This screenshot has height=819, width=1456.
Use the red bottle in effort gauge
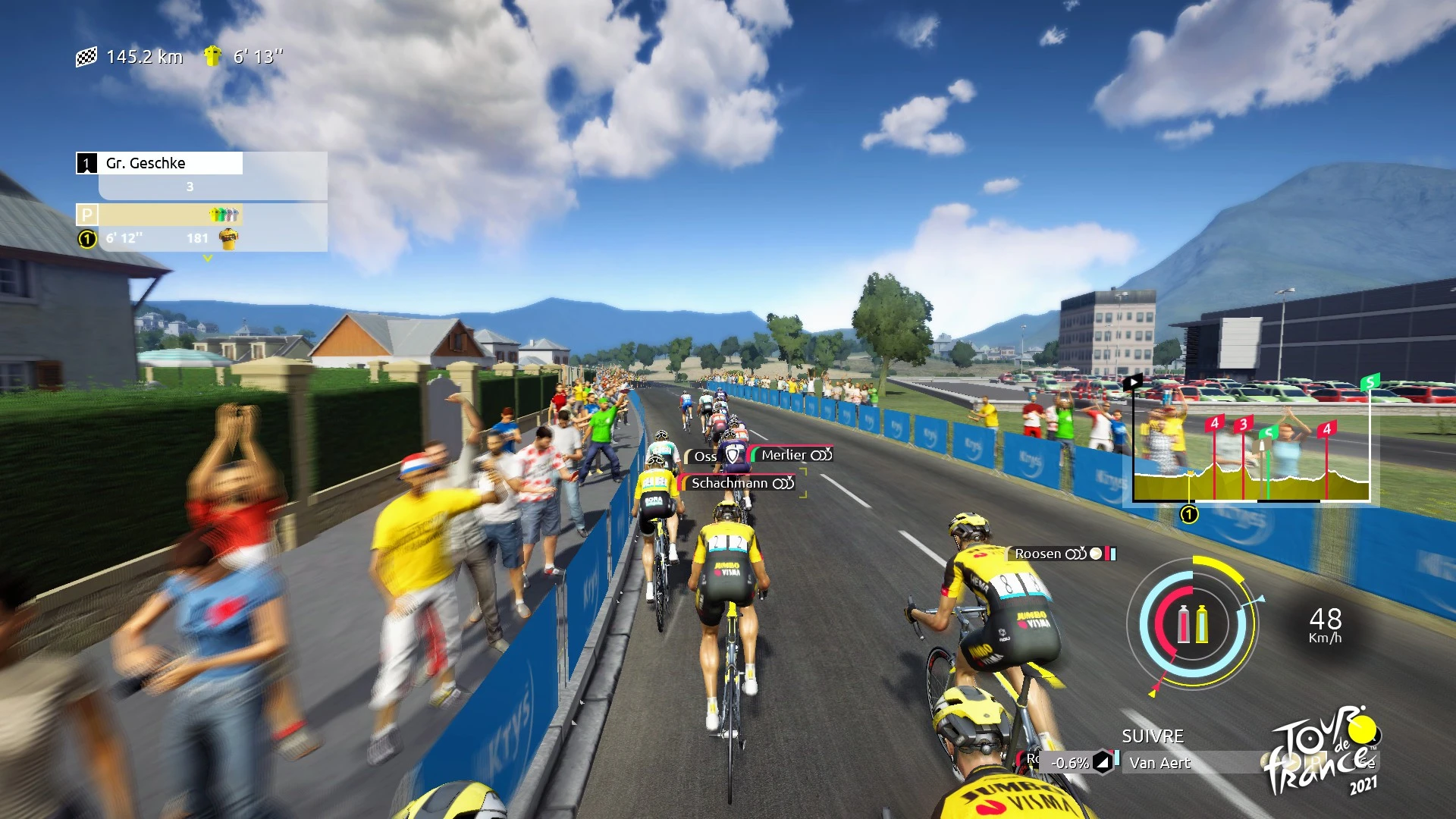click(x=1183, y=624)
